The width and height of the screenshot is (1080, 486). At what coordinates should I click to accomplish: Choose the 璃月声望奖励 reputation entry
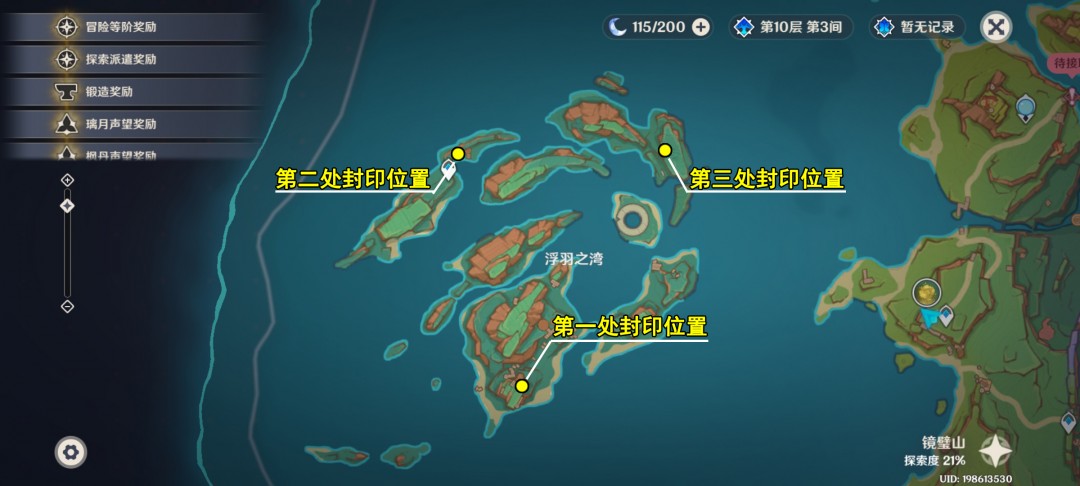[120, 124]
